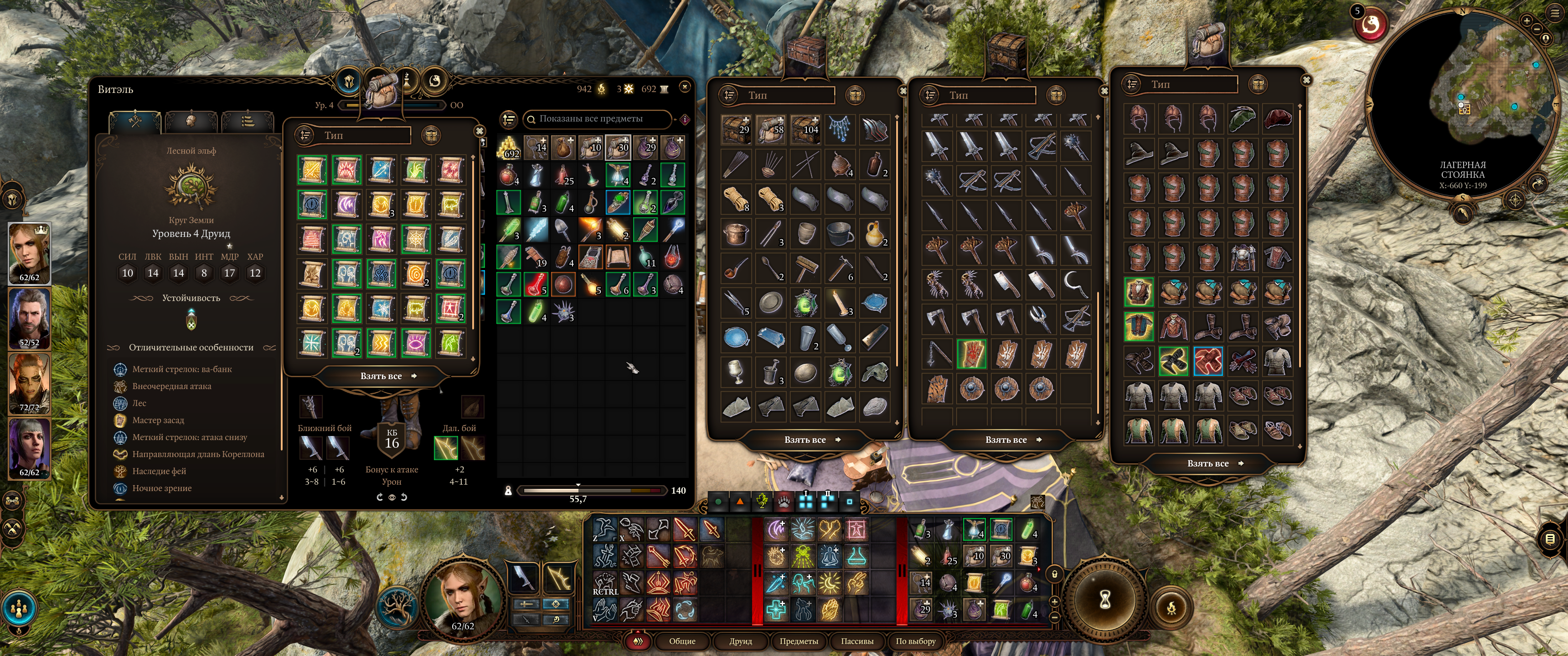The image size is (1568, 656).
Task: Activate the bear paw wild shape icon
Action: coord(784,502)
